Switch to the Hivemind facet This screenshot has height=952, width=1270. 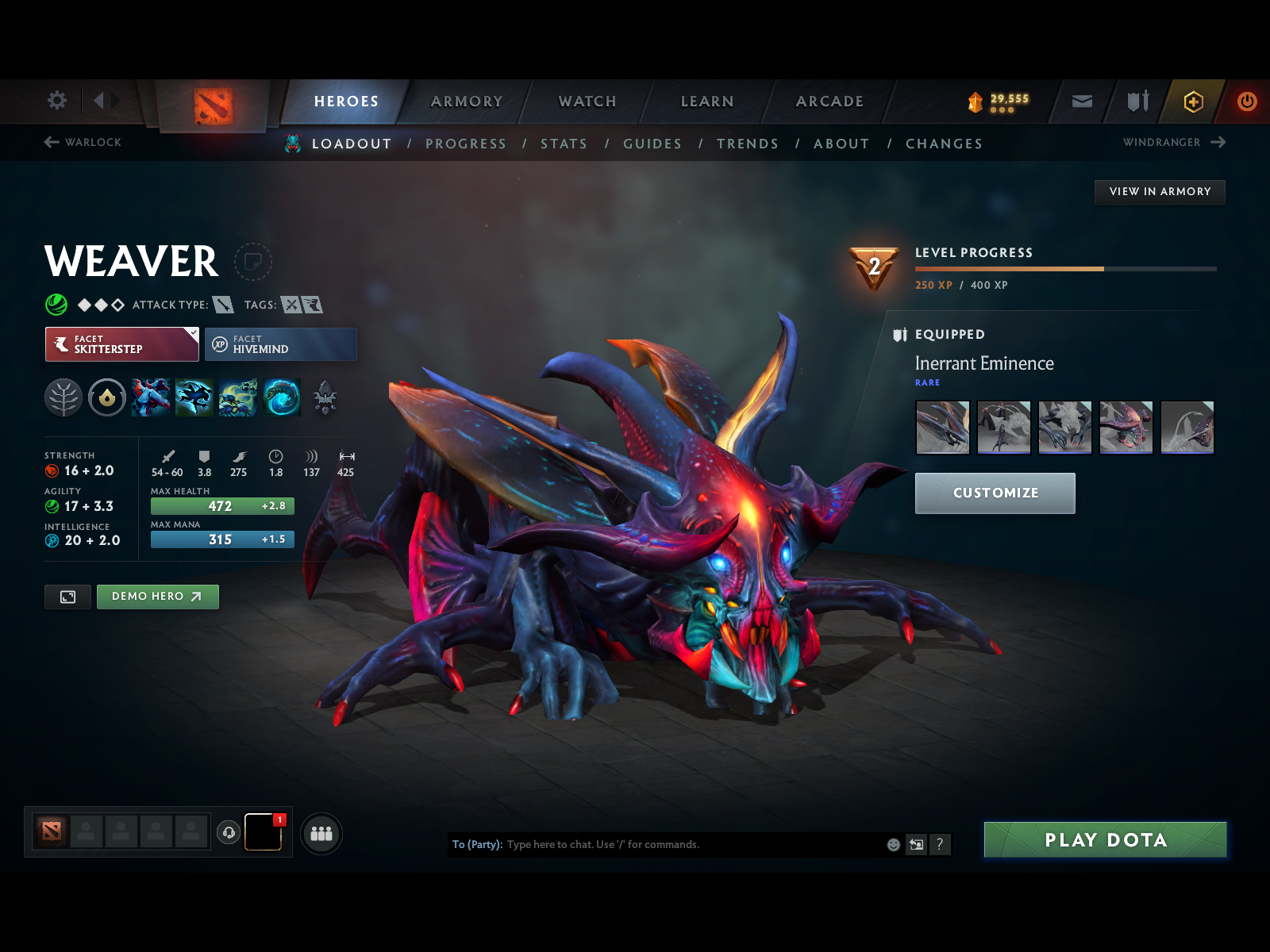coord(280,344)
